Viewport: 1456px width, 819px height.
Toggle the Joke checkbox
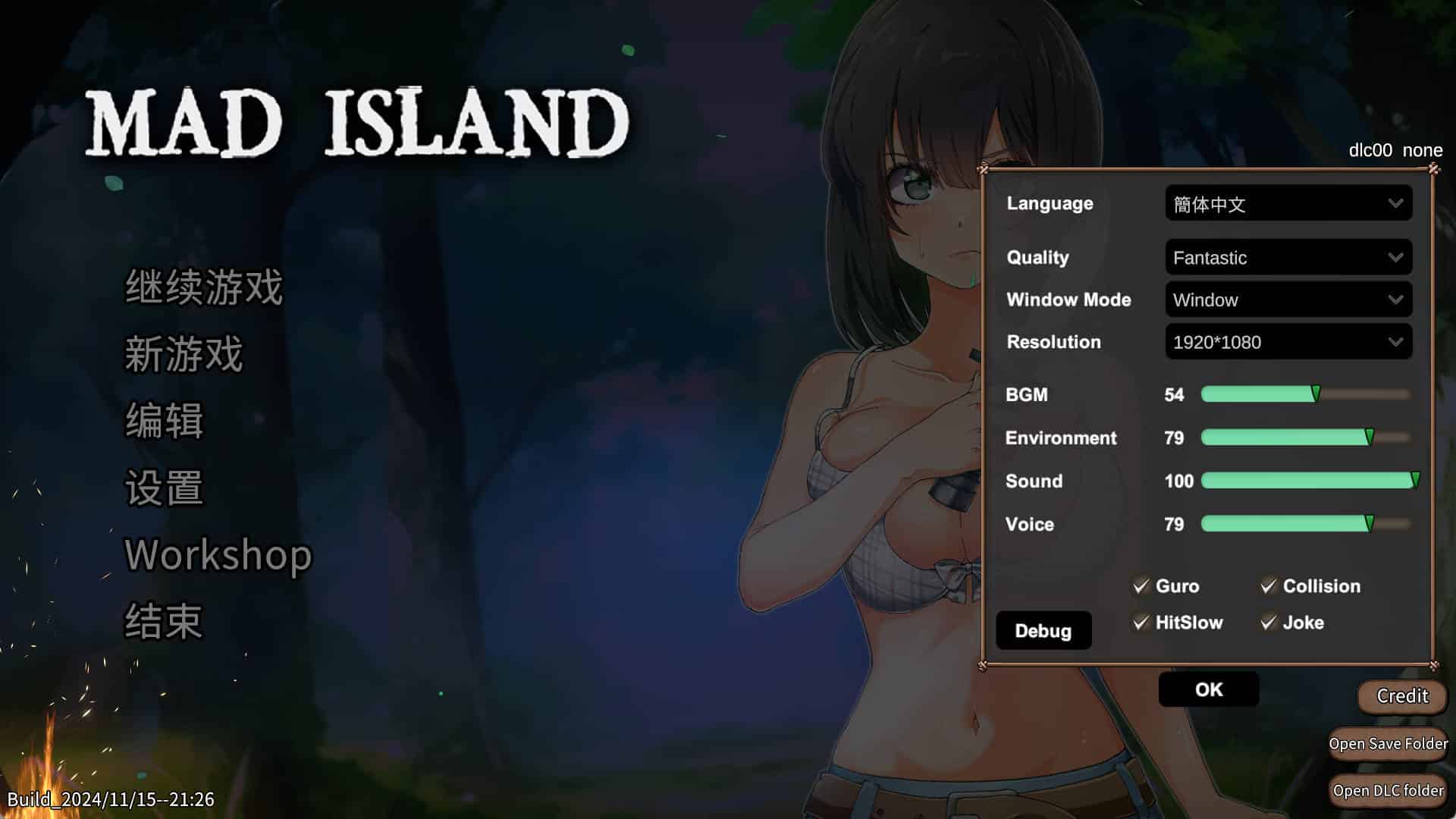click(x=1269, y=623)
